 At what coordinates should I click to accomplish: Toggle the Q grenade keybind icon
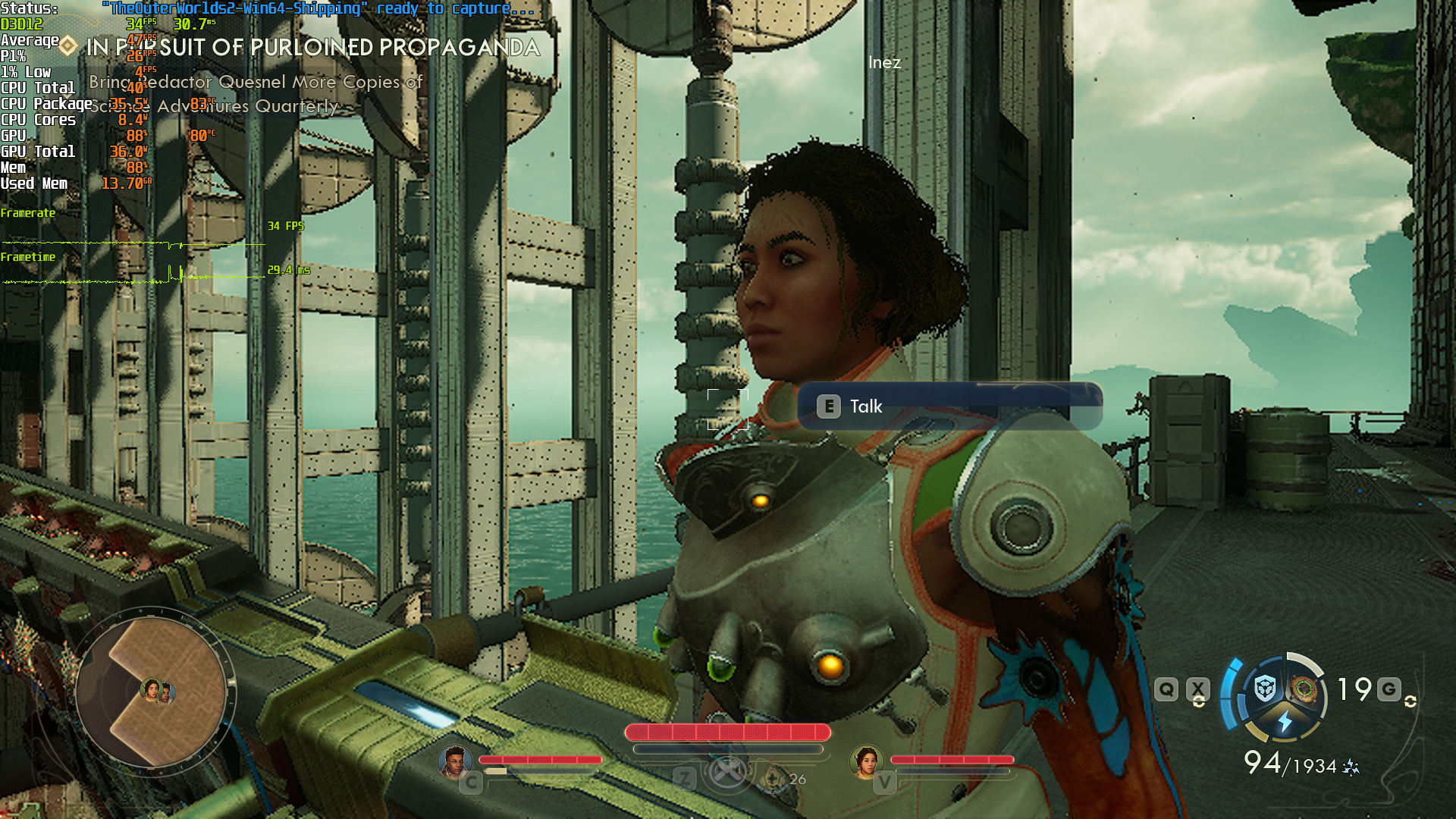click(1166, 689)
